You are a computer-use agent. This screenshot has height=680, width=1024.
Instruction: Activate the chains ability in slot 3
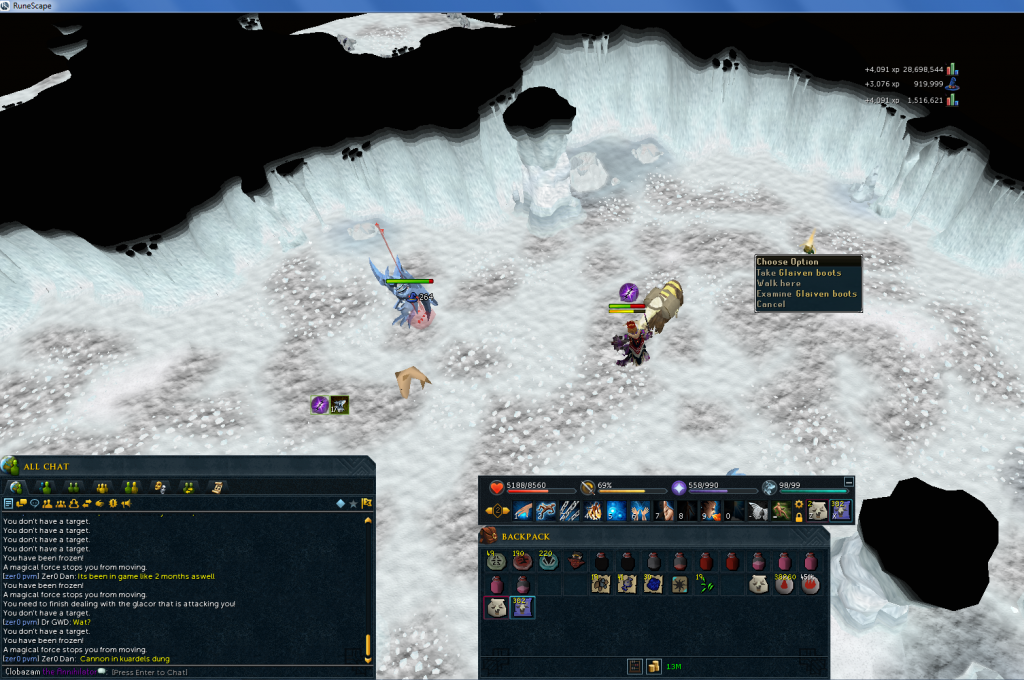pyautogui.click(x=570, y=511)
